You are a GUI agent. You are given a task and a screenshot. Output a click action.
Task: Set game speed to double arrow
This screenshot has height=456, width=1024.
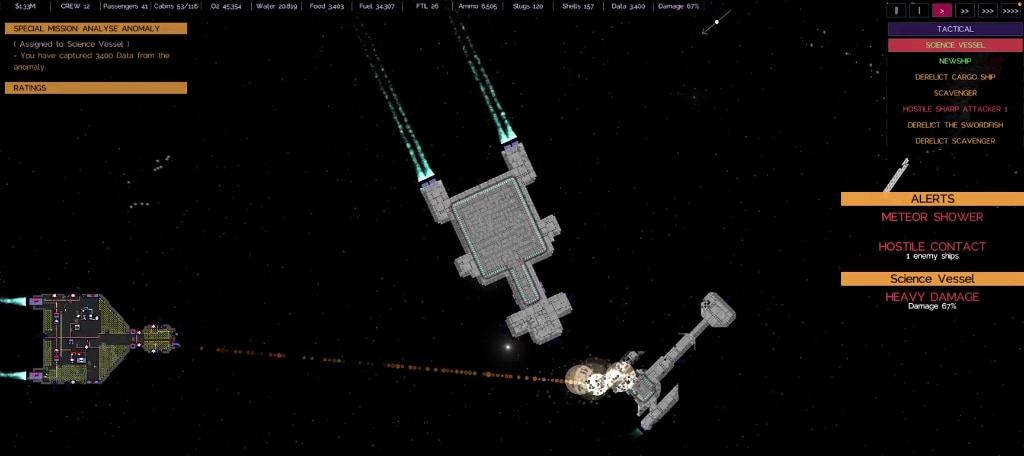(964, 11)
